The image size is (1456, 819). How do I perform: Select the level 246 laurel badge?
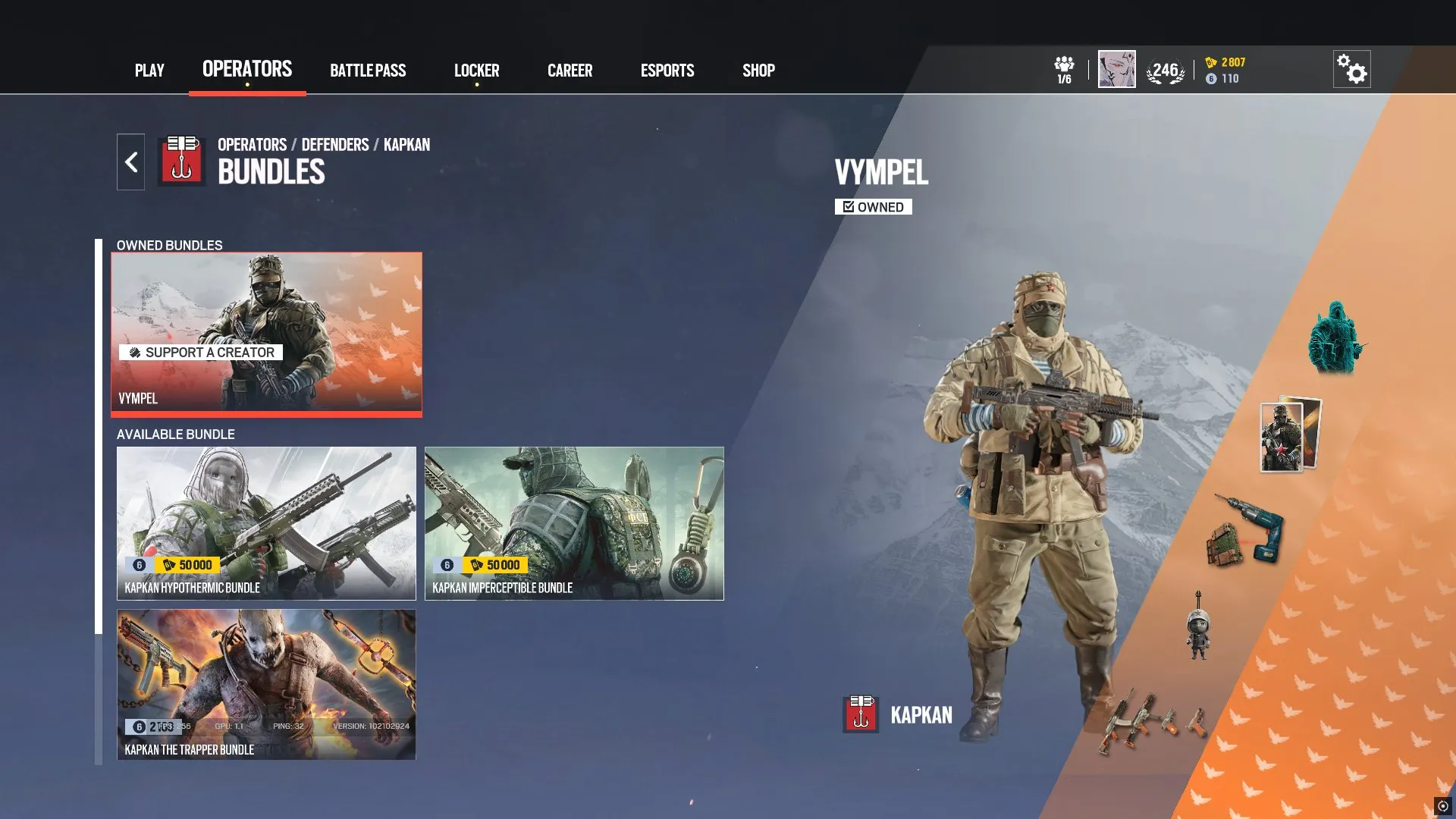pos(1166,68)
